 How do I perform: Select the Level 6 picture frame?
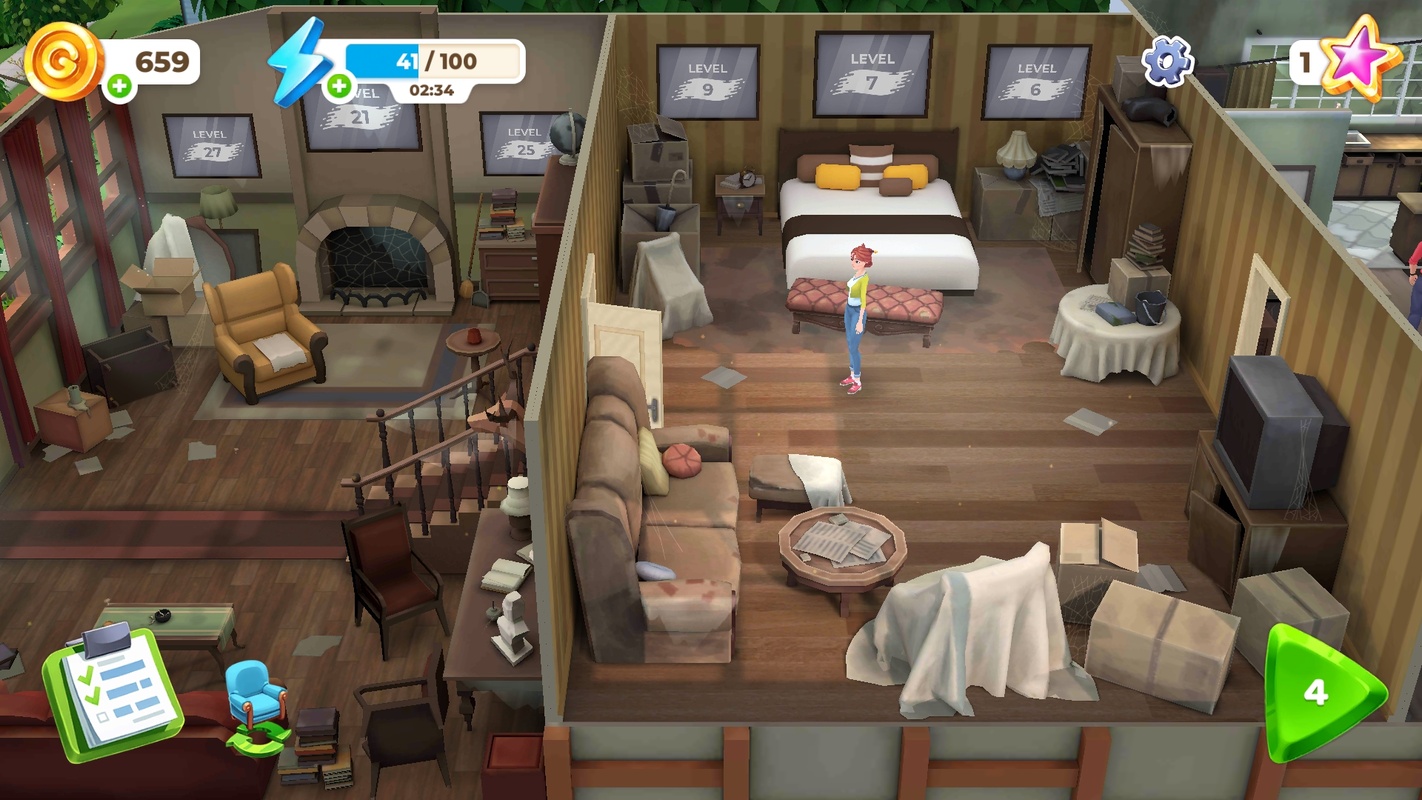[x=1036, y=81]
